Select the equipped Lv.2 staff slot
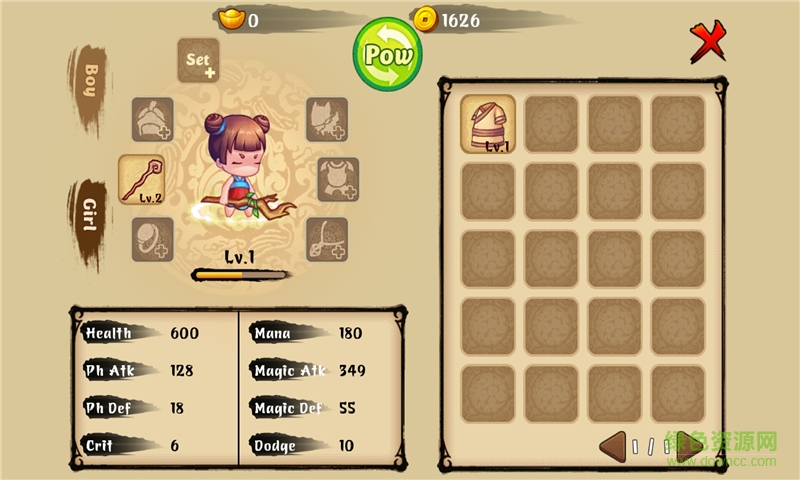The image size is (800, 480). [141, 179]
